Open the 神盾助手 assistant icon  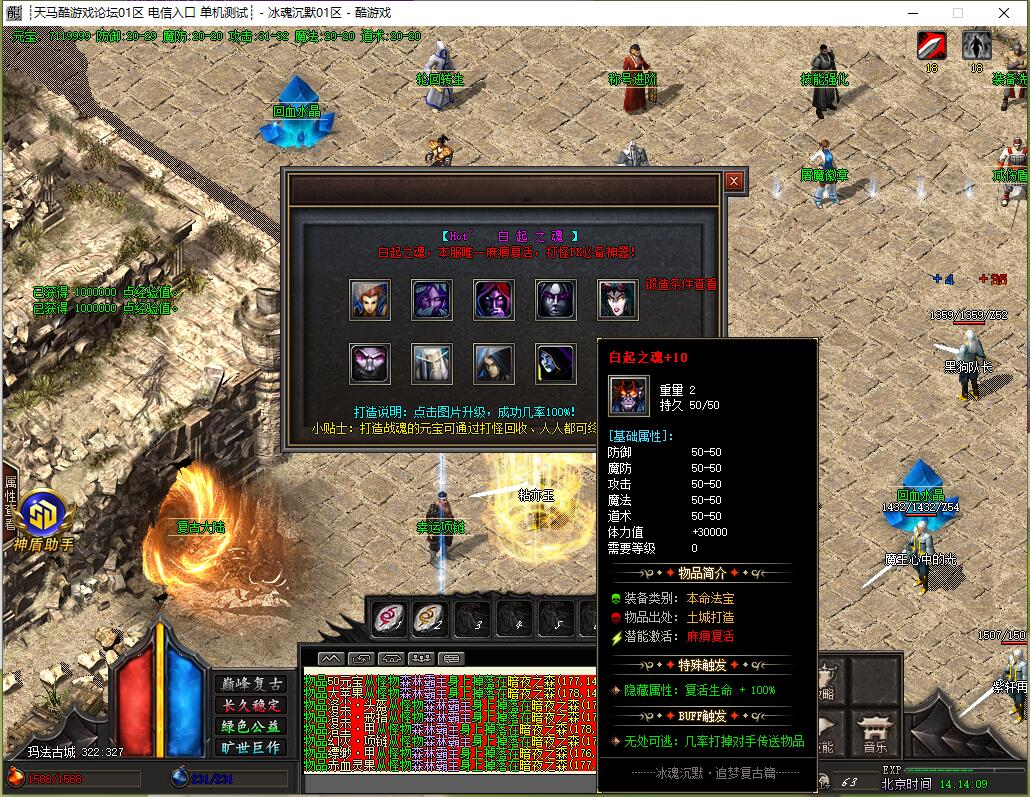tap(44, 515)
